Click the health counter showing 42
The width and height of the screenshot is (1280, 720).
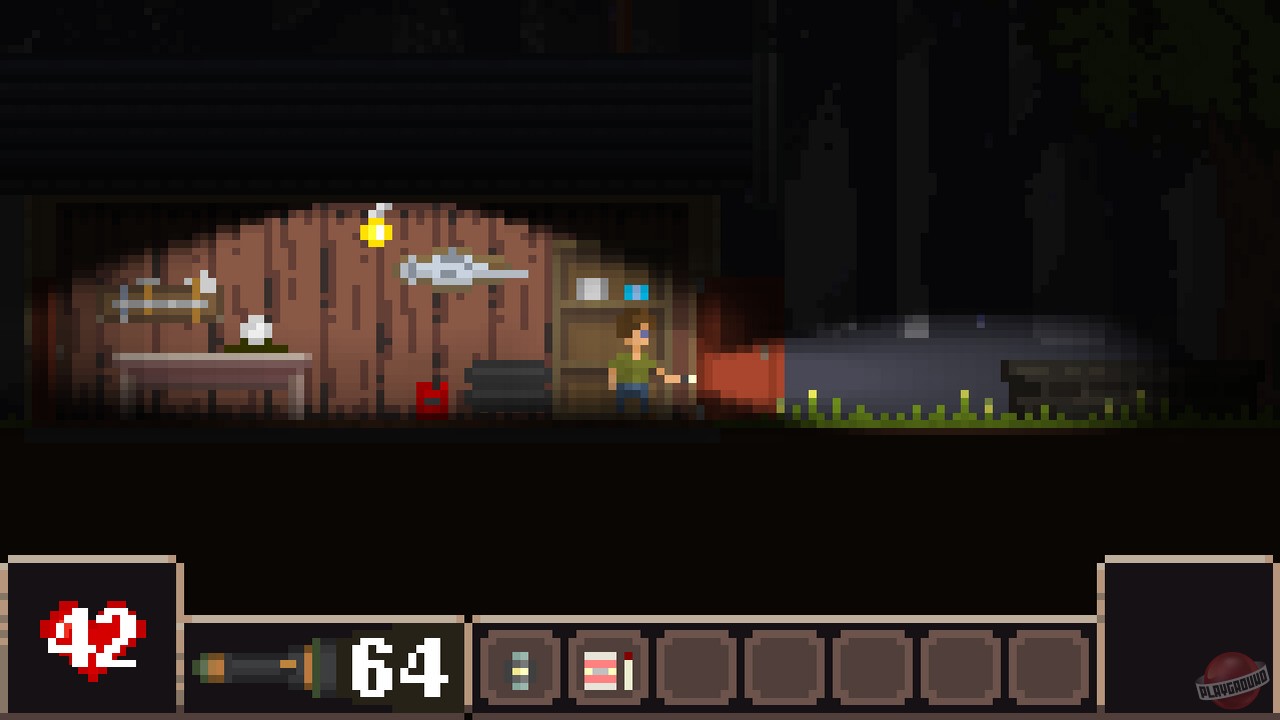tap(92, 638)
